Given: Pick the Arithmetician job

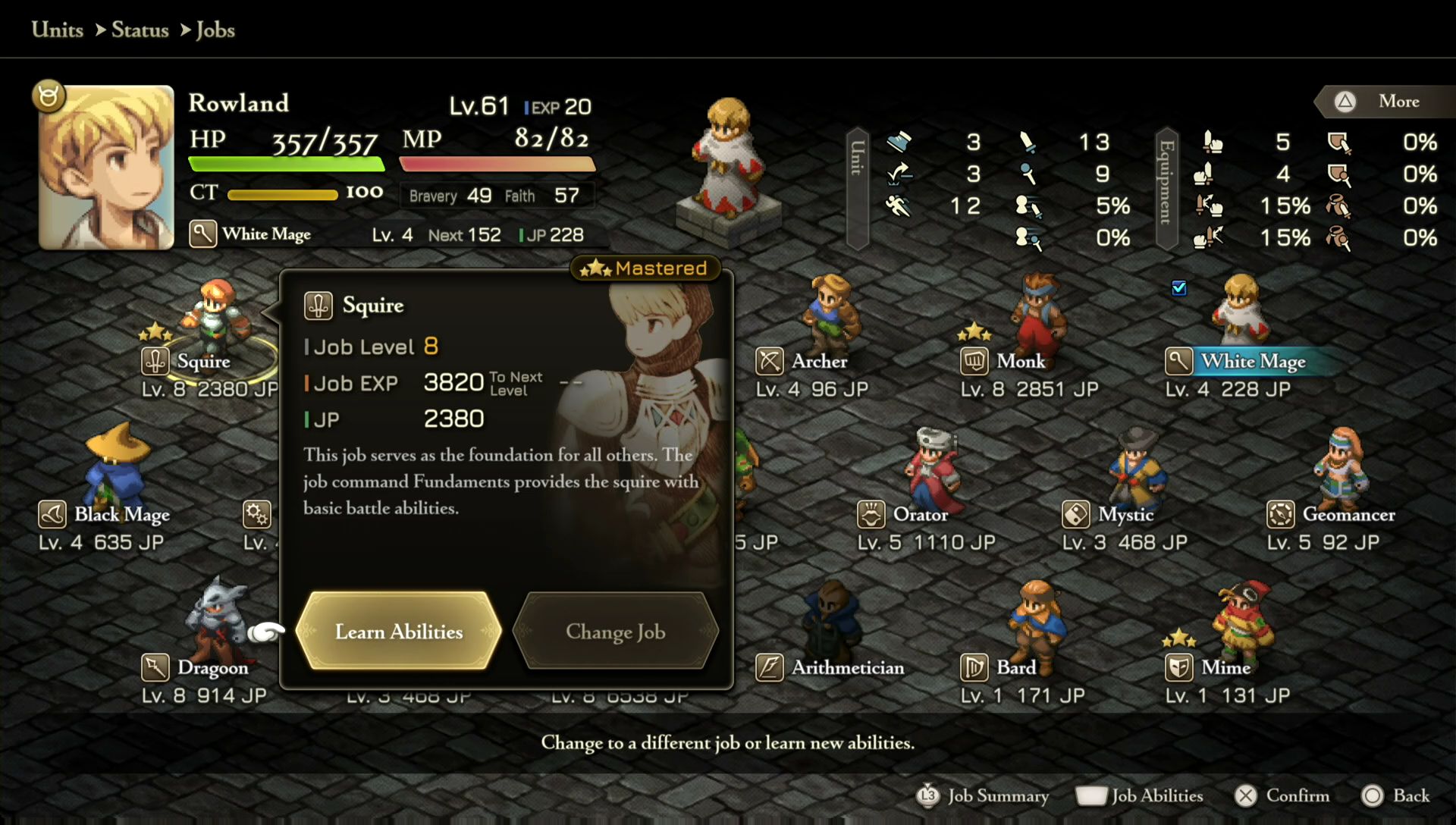Looking at the screenshot, I should (x=847, y=667).
